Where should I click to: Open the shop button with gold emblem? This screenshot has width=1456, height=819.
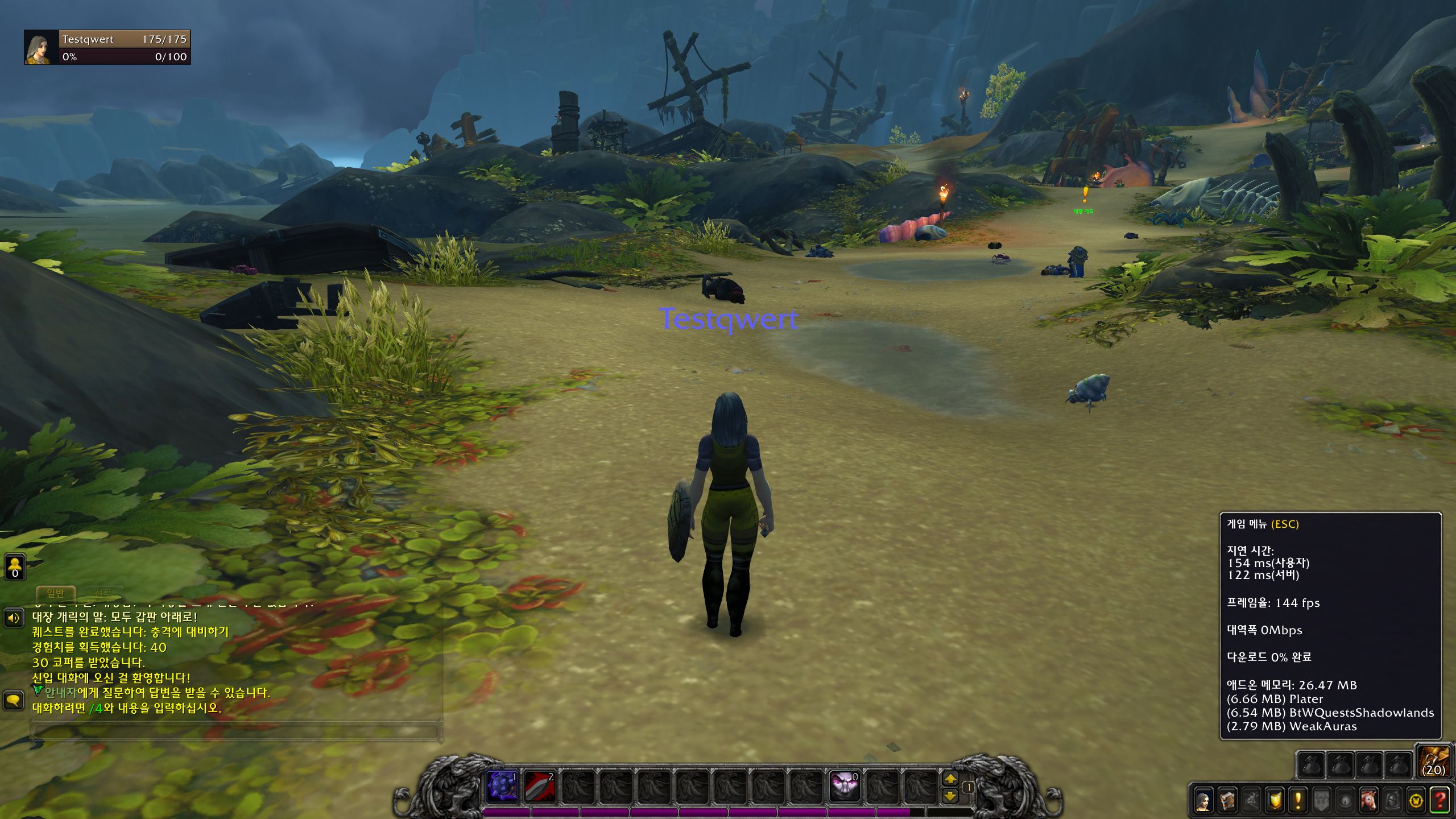1416,801
